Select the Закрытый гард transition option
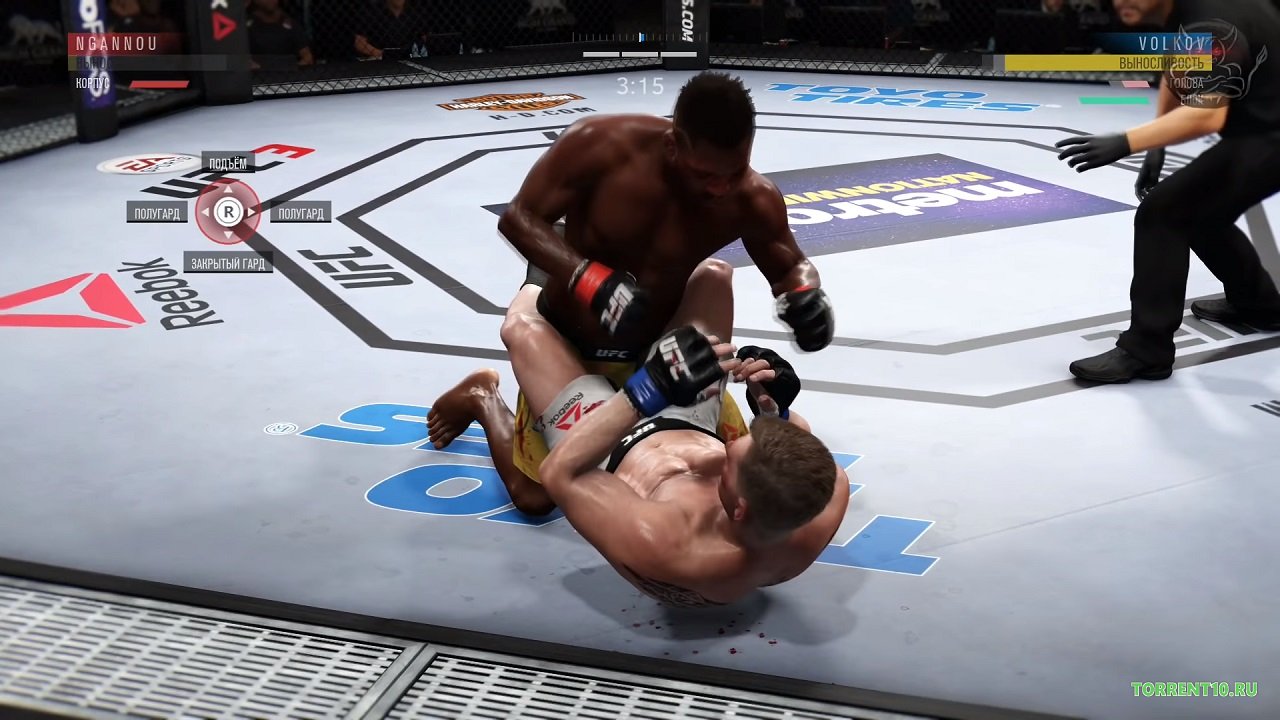 pyautogui.click(x=228, y=263)
